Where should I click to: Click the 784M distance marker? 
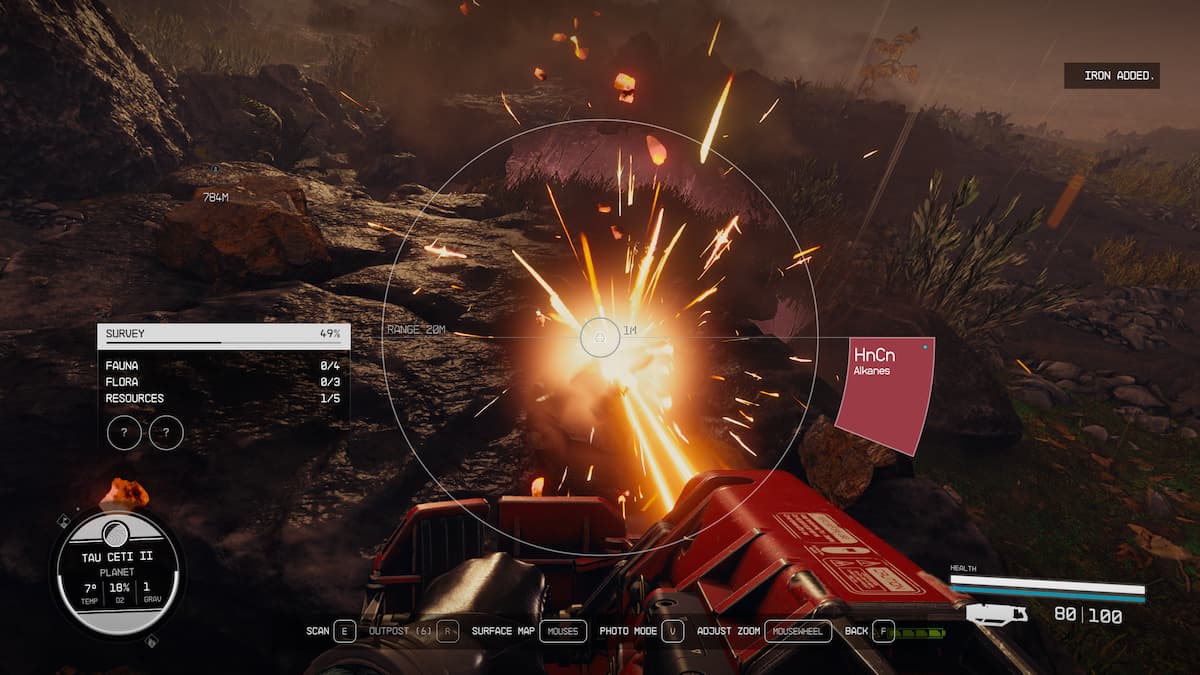[215, 198]
